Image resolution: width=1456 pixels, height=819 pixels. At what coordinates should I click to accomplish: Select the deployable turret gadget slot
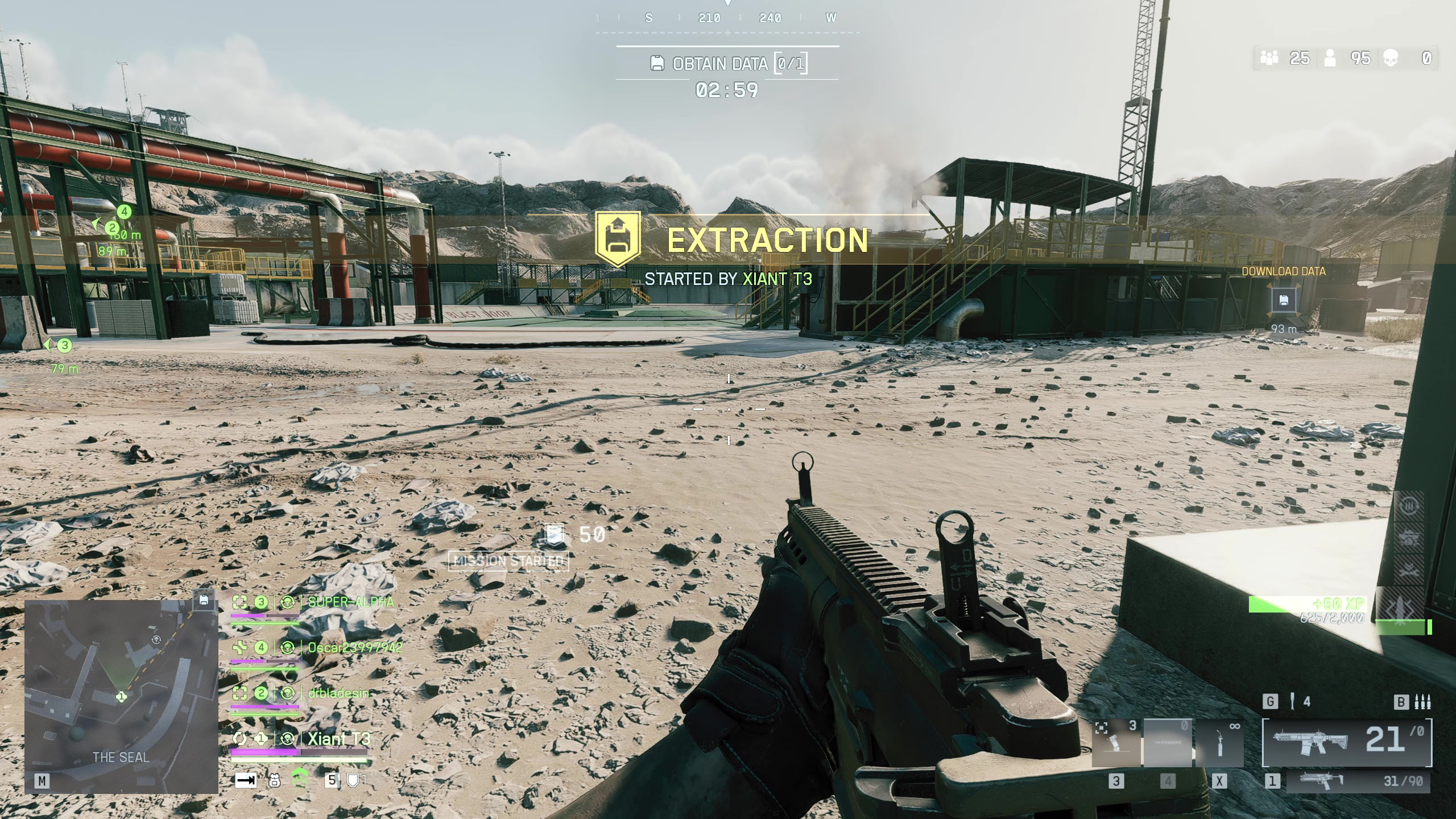click(1116, 743)
